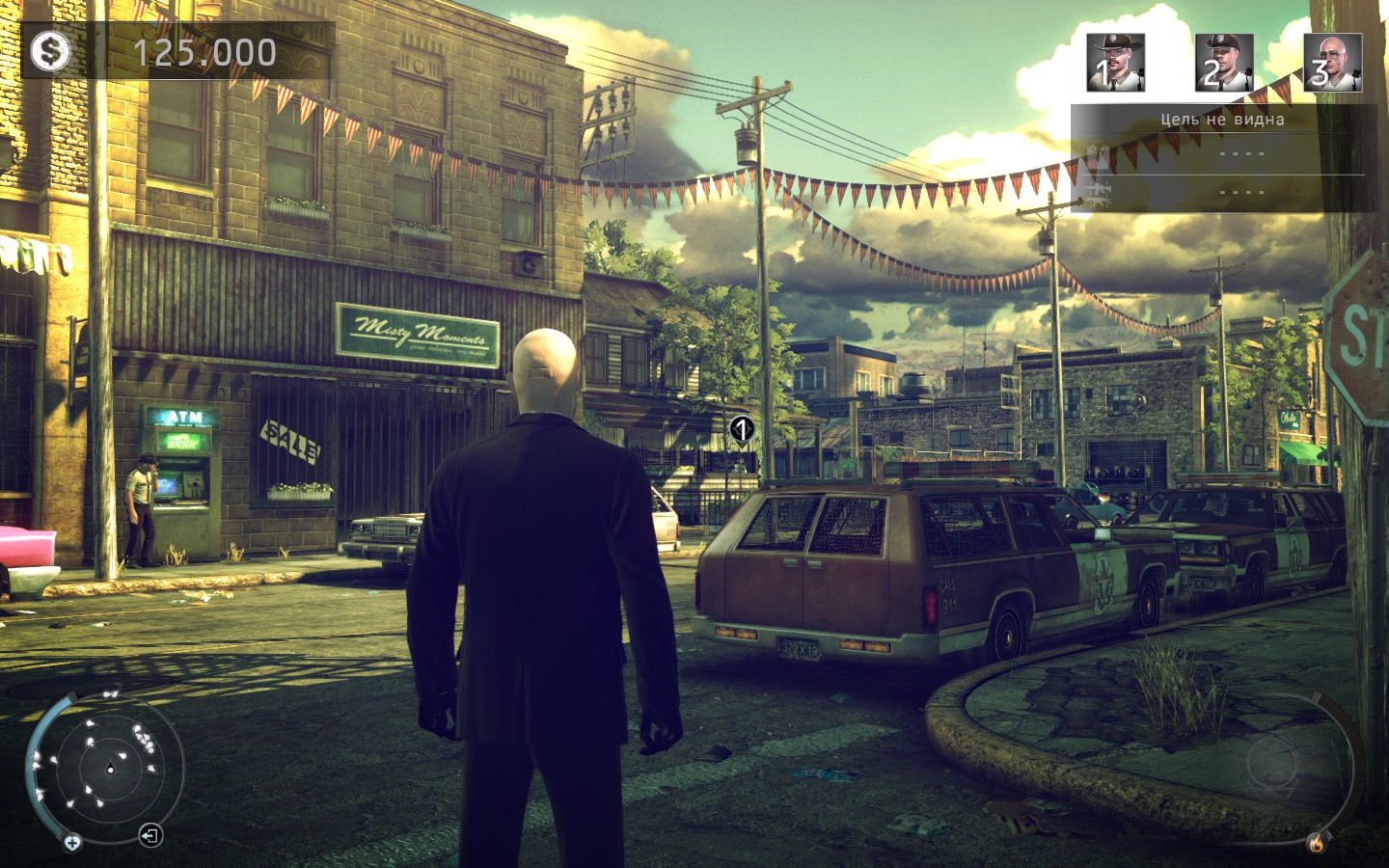Viewport: 1389px width, 868px height.
Task: Open the target weapon condition row
Action: (1224, 192)
